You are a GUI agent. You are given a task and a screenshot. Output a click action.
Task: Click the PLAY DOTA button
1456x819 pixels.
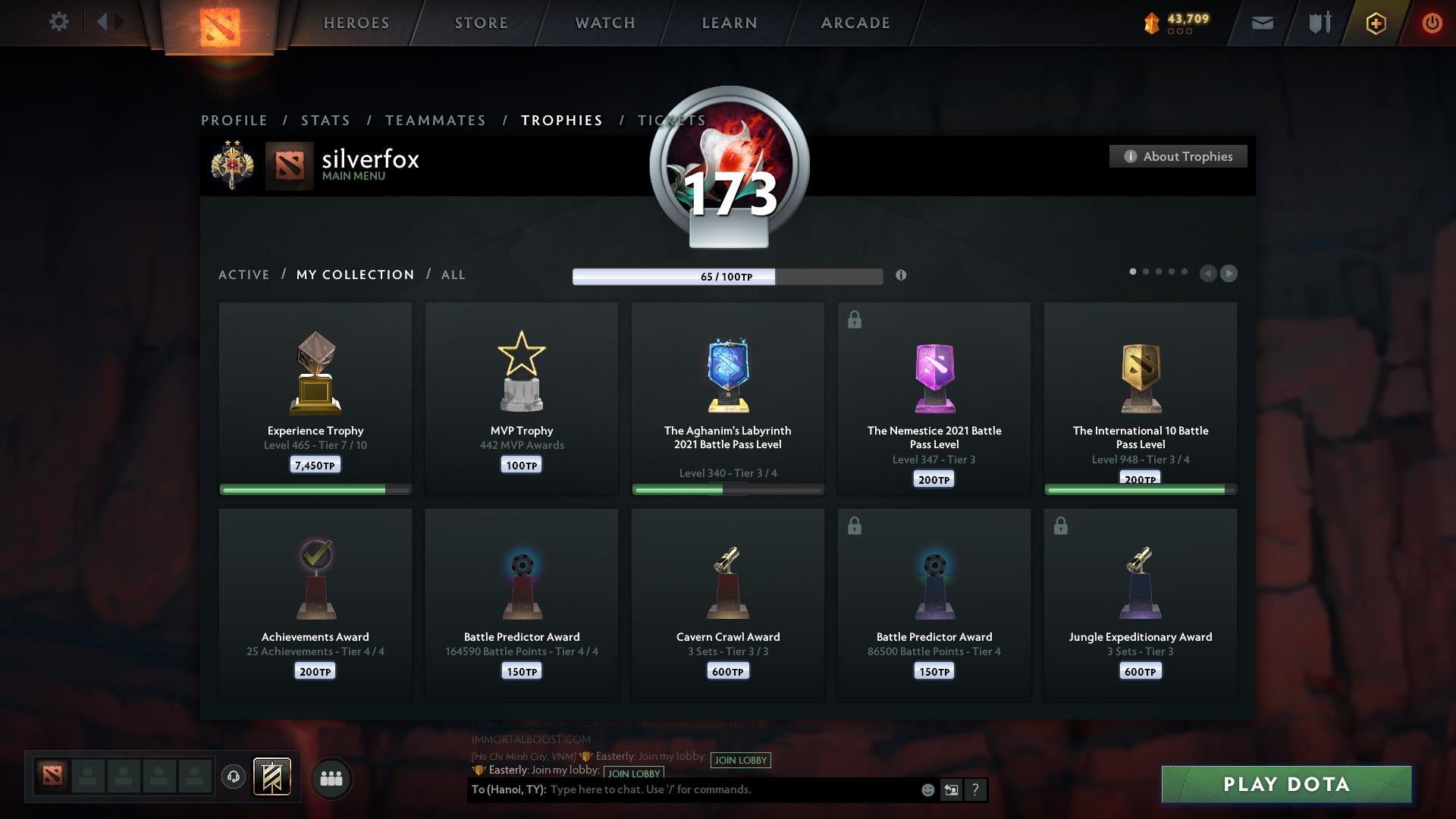[x=1286, y=785]
